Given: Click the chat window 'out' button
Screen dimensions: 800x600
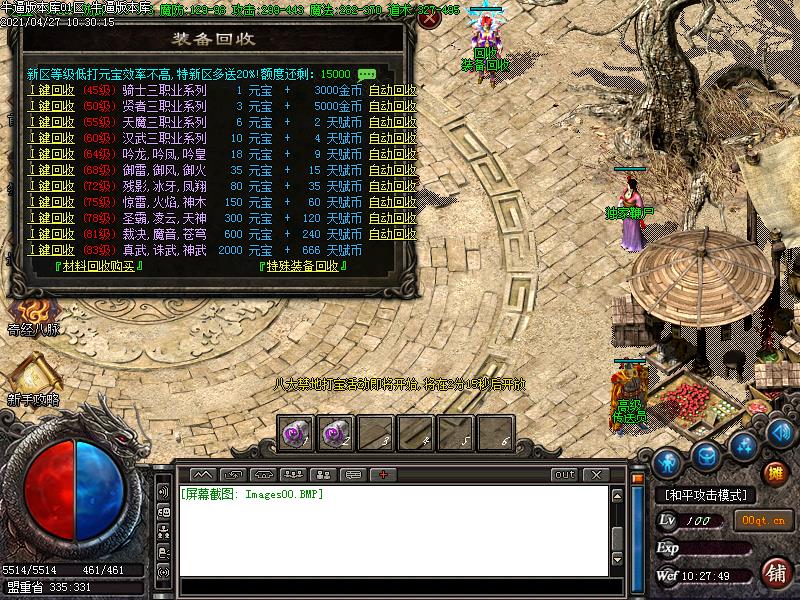Looking at the screenshot, I should point(565,474).
